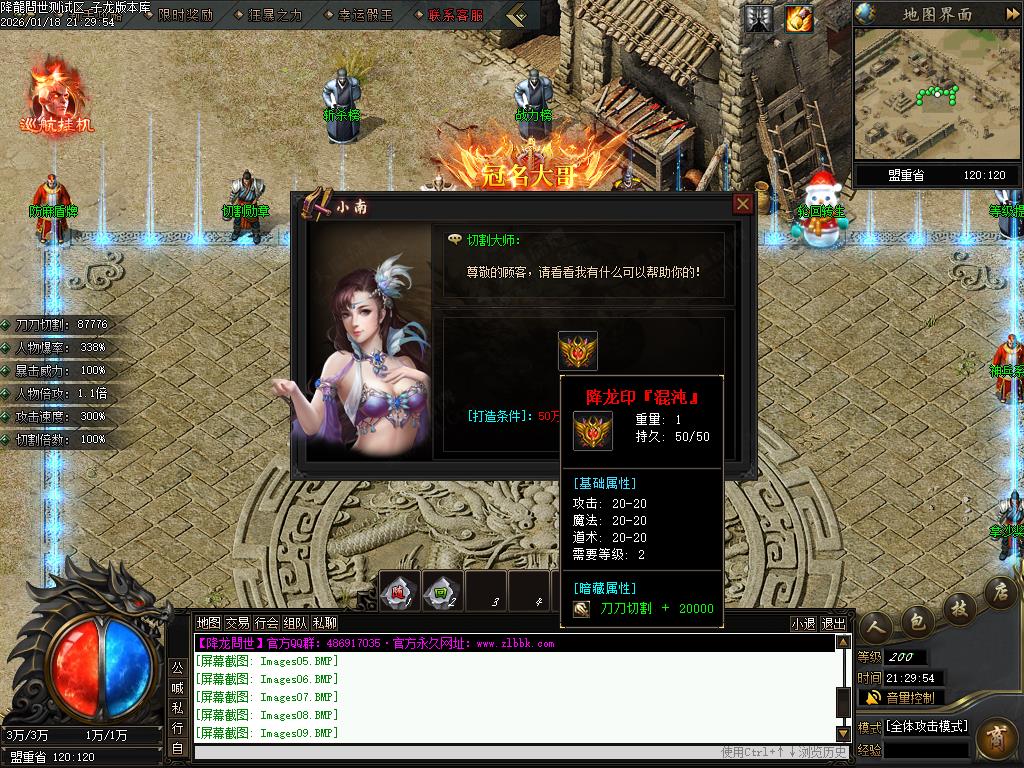Switch chat to the 组队 tab

(x=295, y=623)
